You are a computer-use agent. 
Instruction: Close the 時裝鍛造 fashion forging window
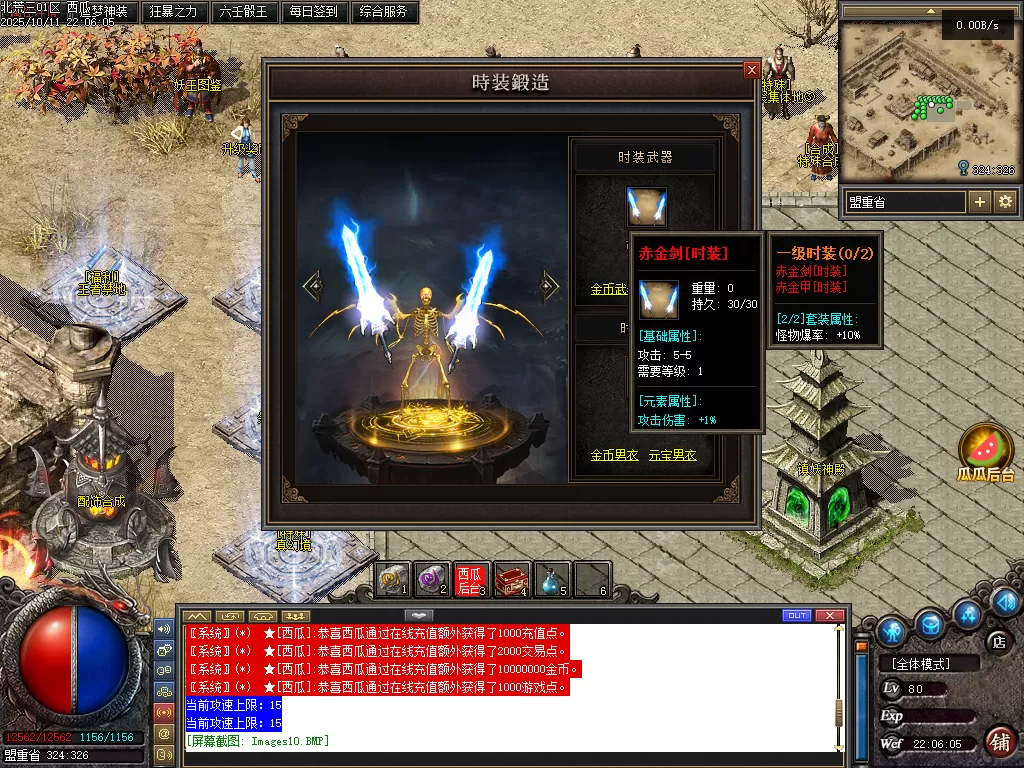[x=752, y=70]
